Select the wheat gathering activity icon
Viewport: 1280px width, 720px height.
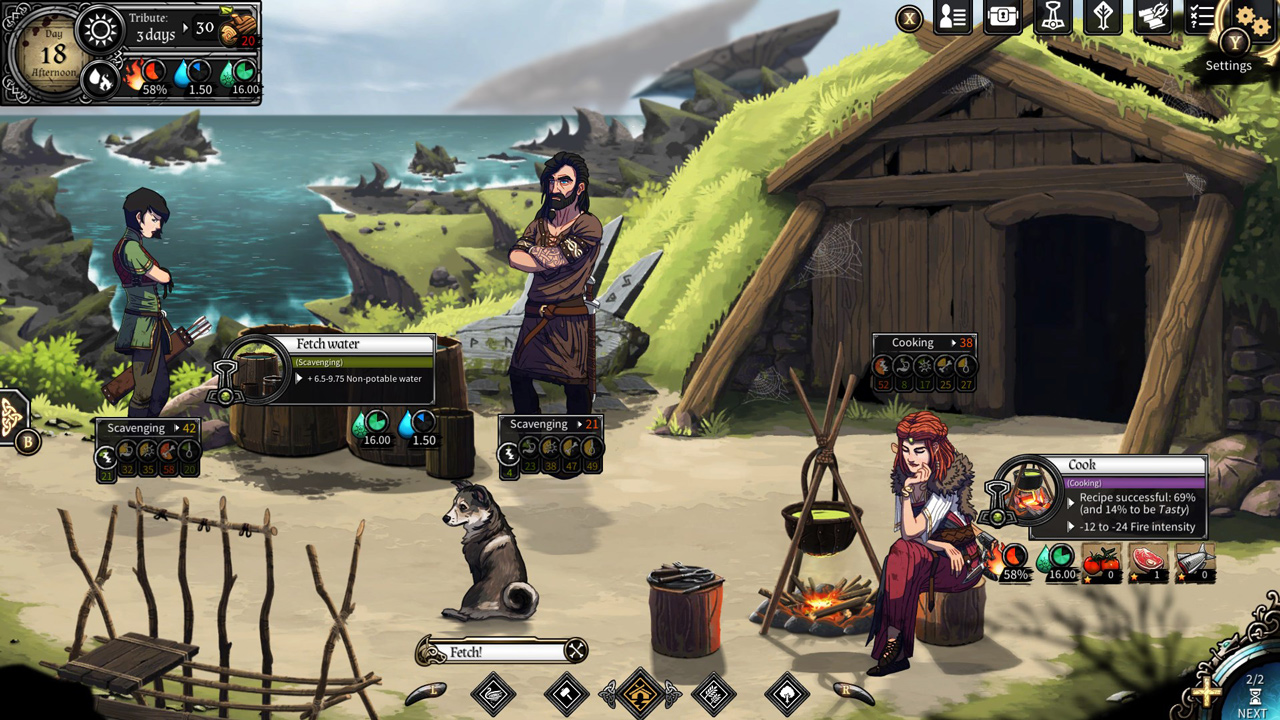[713, 693]
